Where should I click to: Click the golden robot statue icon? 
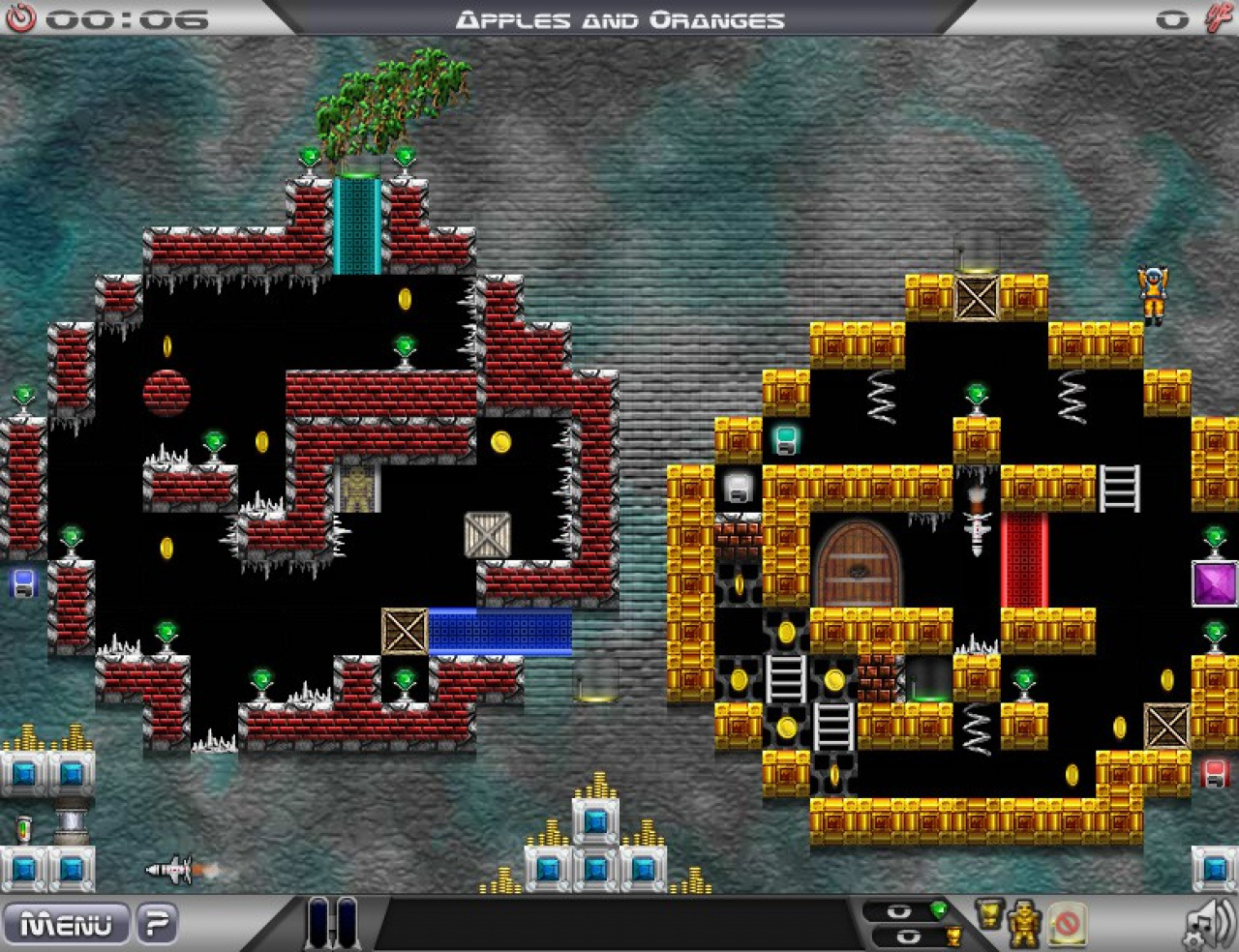(1024, 924)
